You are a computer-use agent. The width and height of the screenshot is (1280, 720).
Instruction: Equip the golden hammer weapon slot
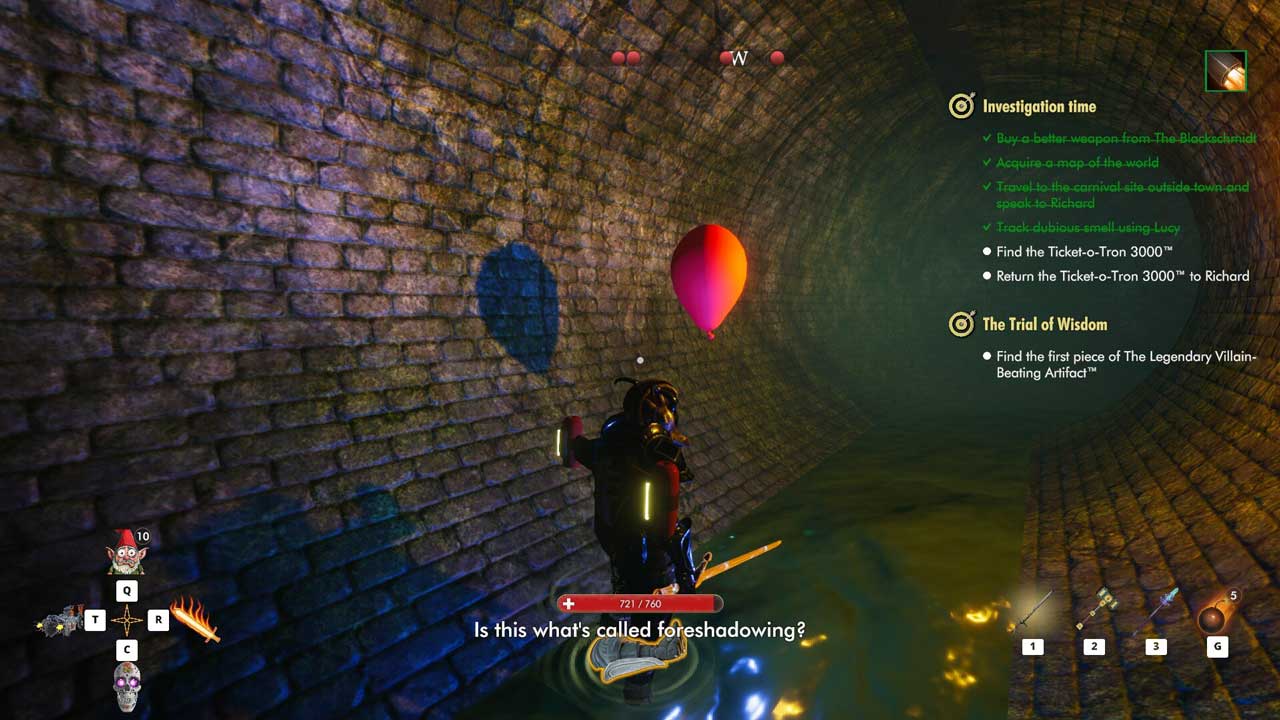[1094, 609]
